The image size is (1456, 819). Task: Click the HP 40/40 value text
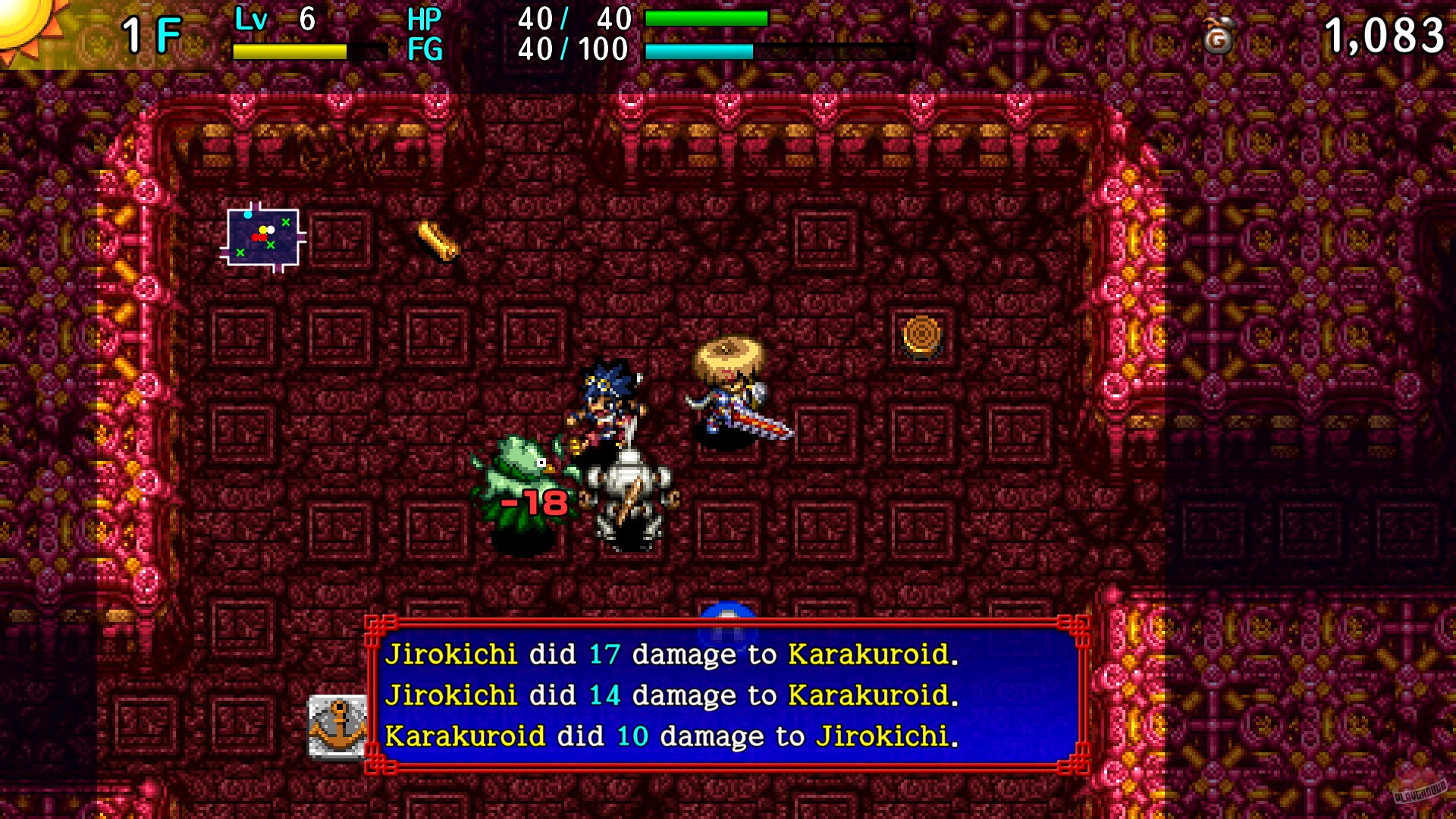573,19
